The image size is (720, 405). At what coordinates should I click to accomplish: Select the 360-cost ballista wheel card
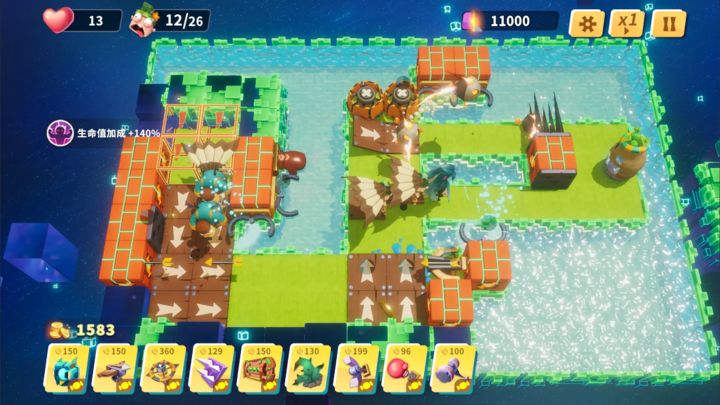(x=164, y=369)
